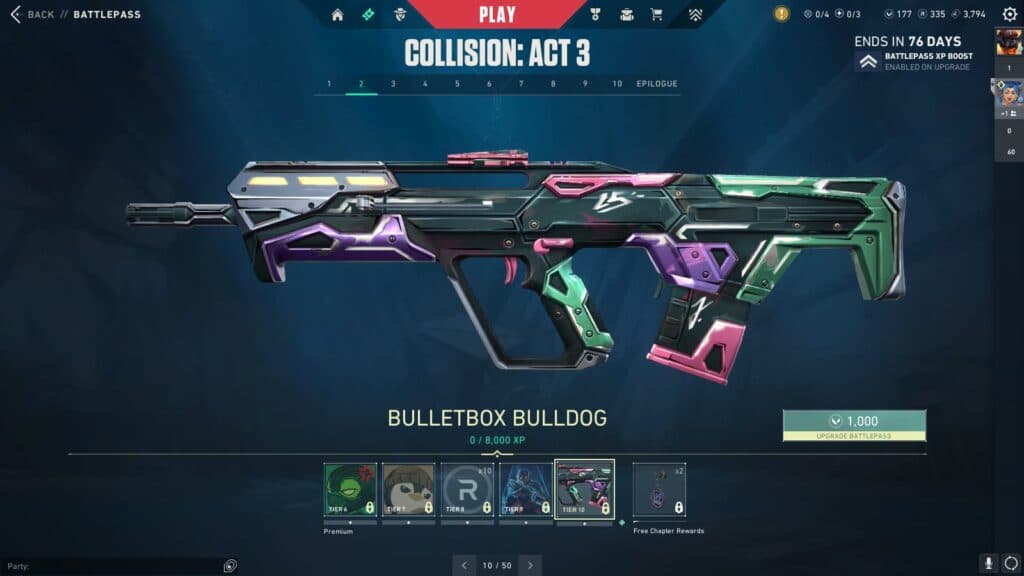This screenshot has height=576, width=1024.
Task: Select the Tier 6 green frog reward
Action: 350,489
